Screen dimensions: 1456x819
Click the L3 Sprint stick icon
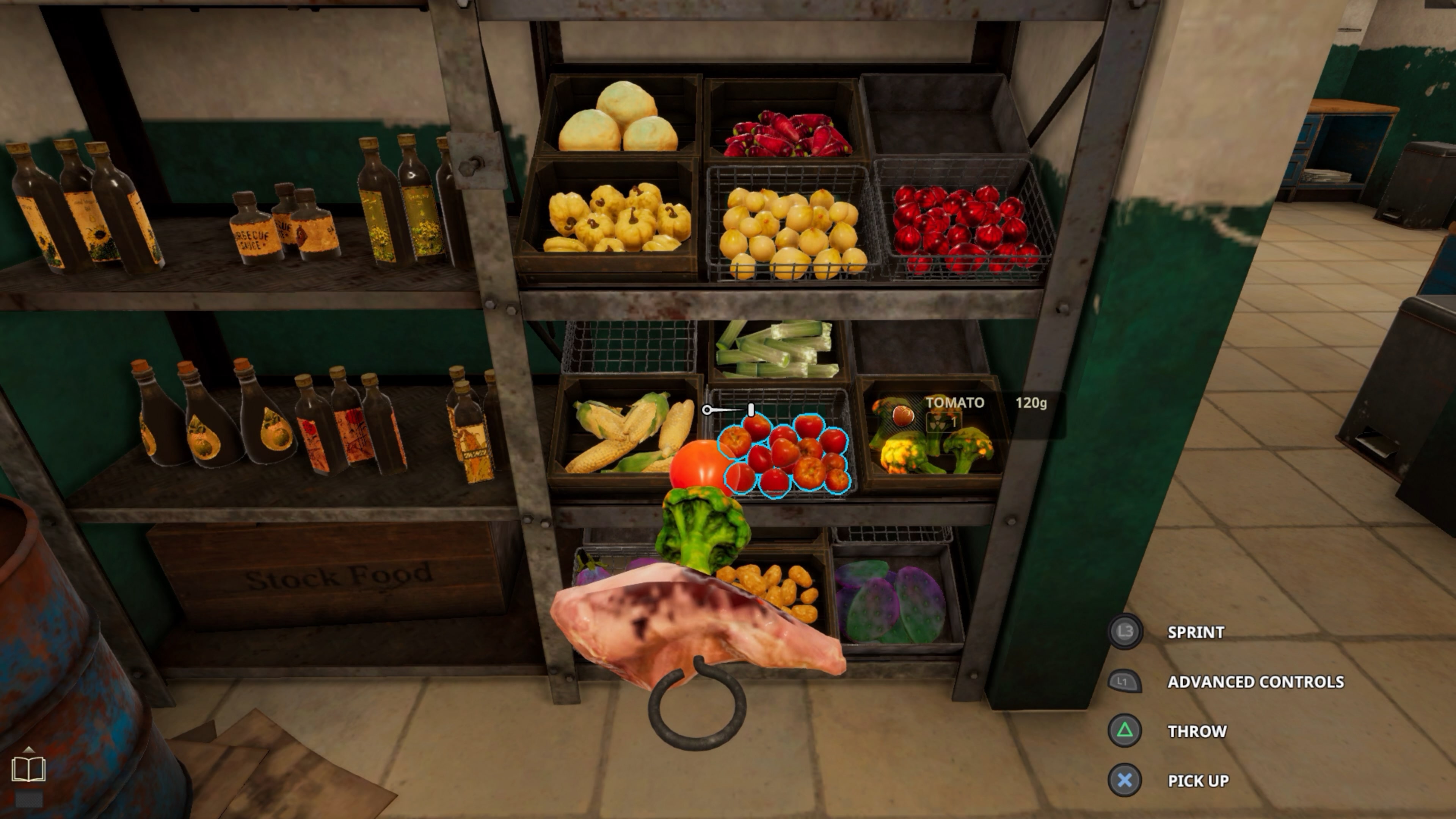point(1126,632)
